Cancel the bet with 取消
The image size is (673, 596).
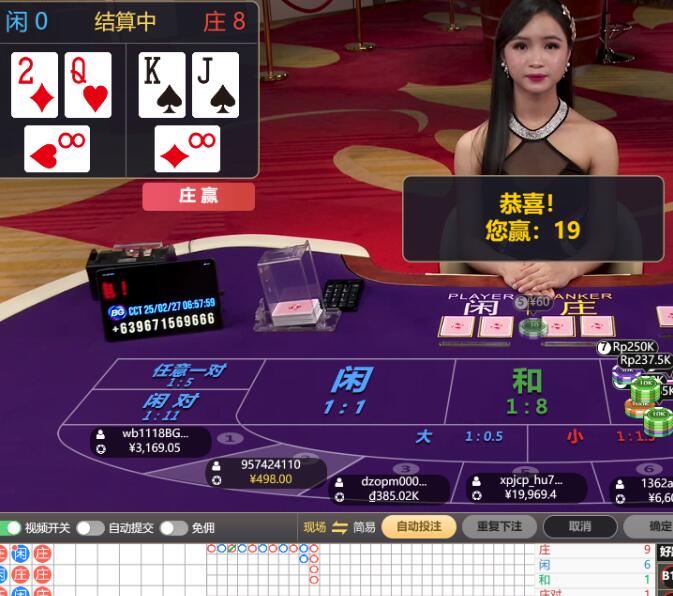[x=579, y=526]
